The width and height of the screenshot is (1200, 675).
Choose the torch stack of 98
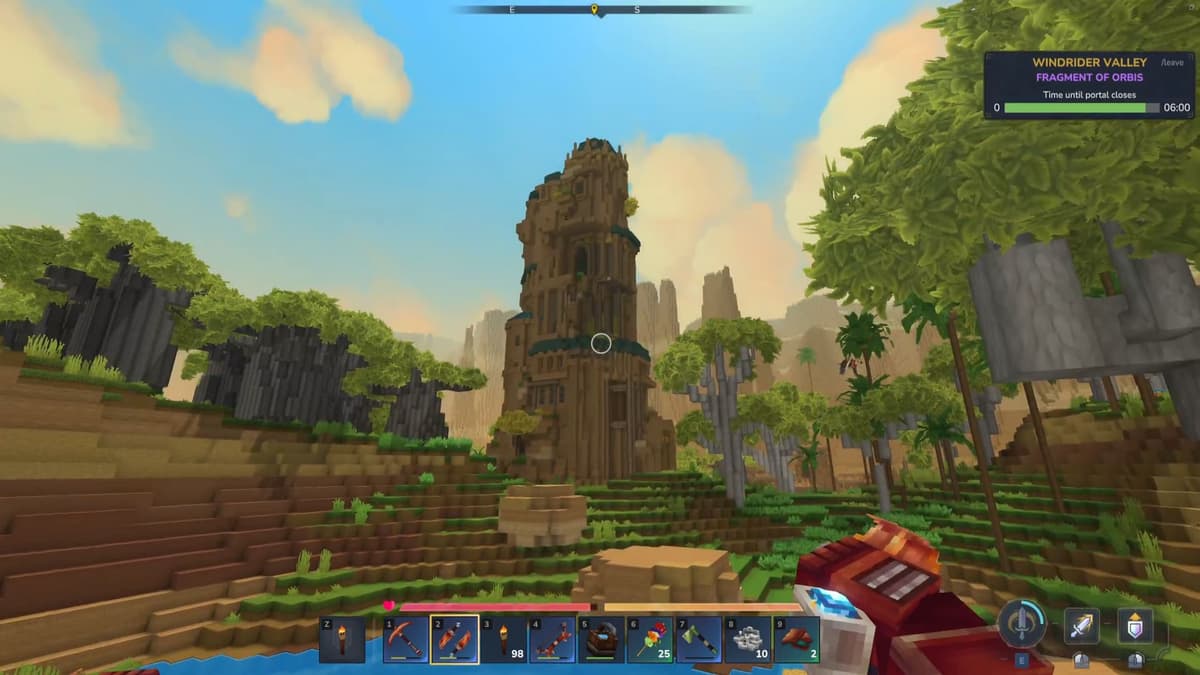503,640
